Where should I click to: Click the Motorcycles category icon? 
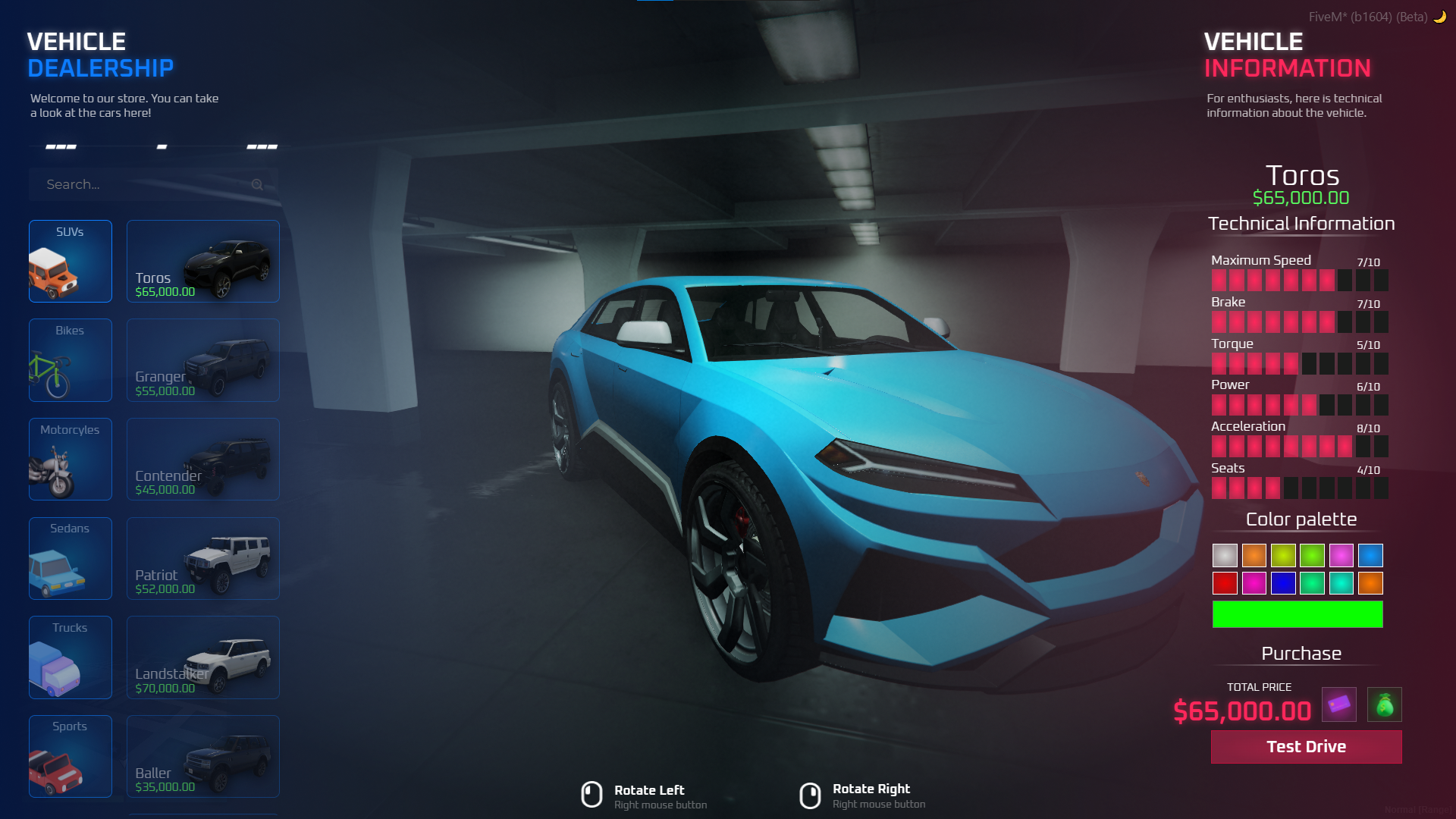70,459
